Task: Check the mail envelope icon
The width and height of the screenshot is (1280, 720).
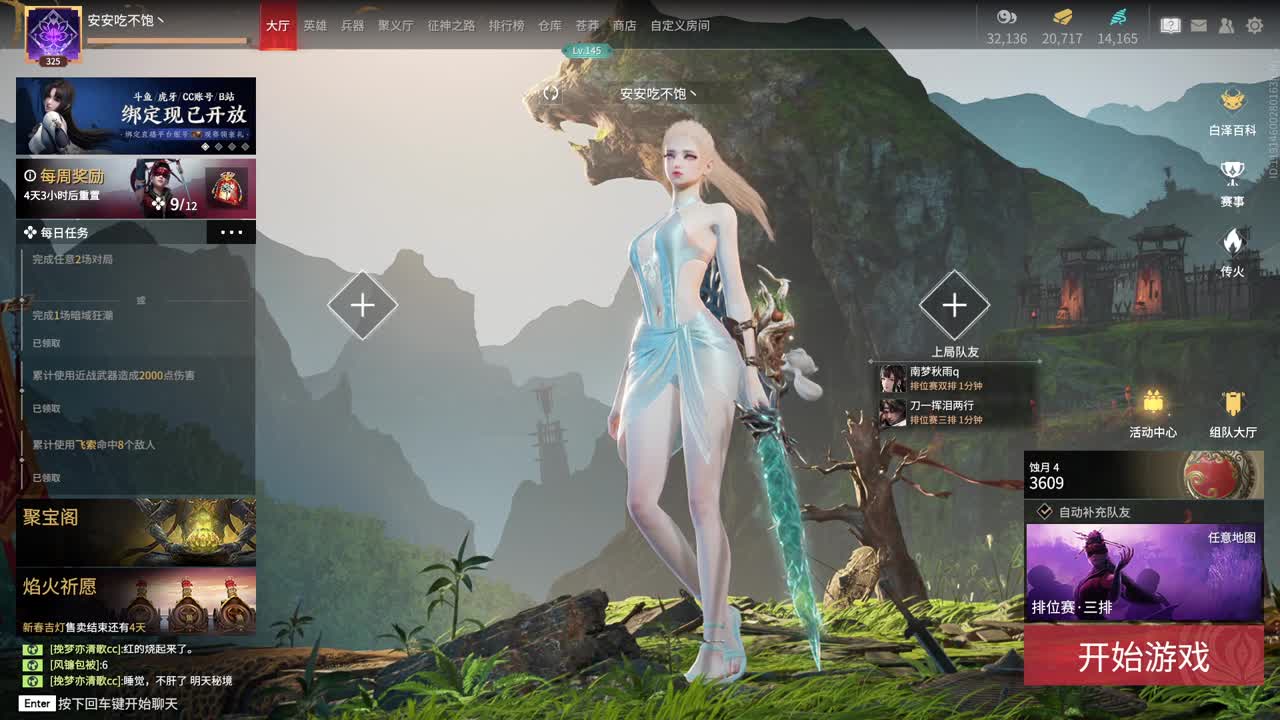Action: 1199,25
